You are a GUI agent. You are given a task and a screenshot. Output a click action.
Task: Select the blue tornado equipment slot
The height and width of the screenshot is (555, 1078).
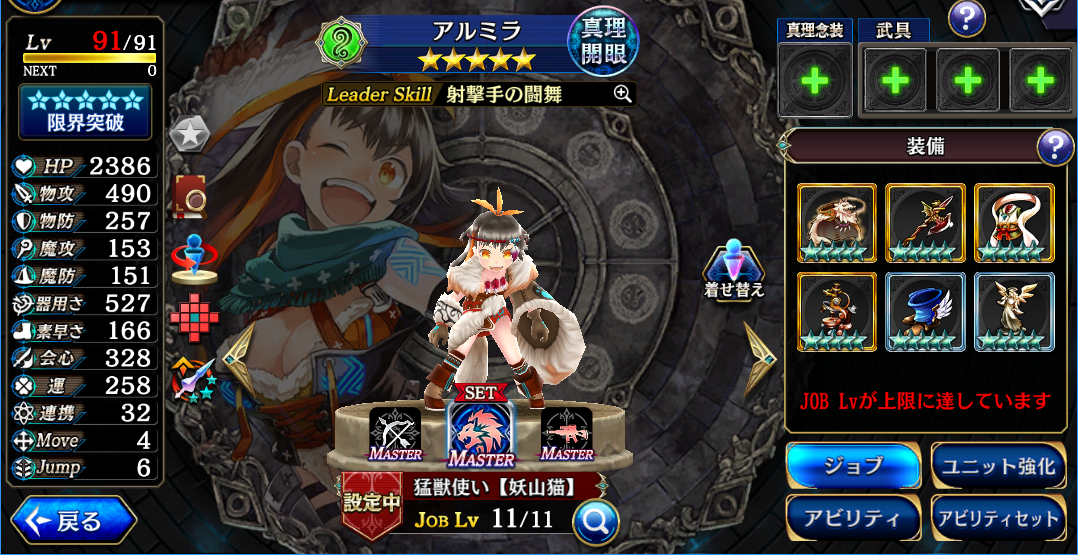[925, 312]
